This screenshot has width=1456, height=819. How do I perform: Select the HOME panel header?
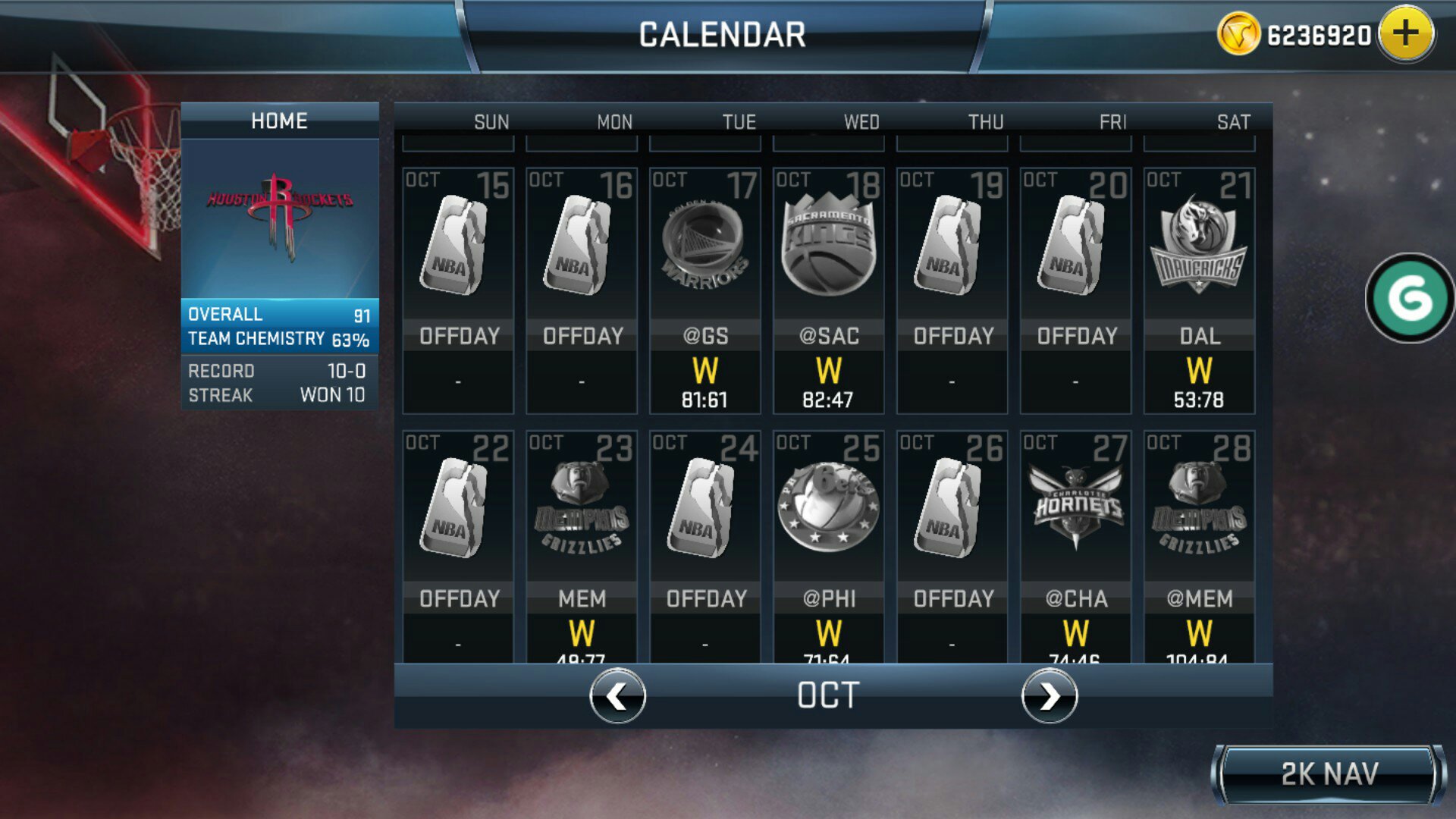[x=279, y=120]
